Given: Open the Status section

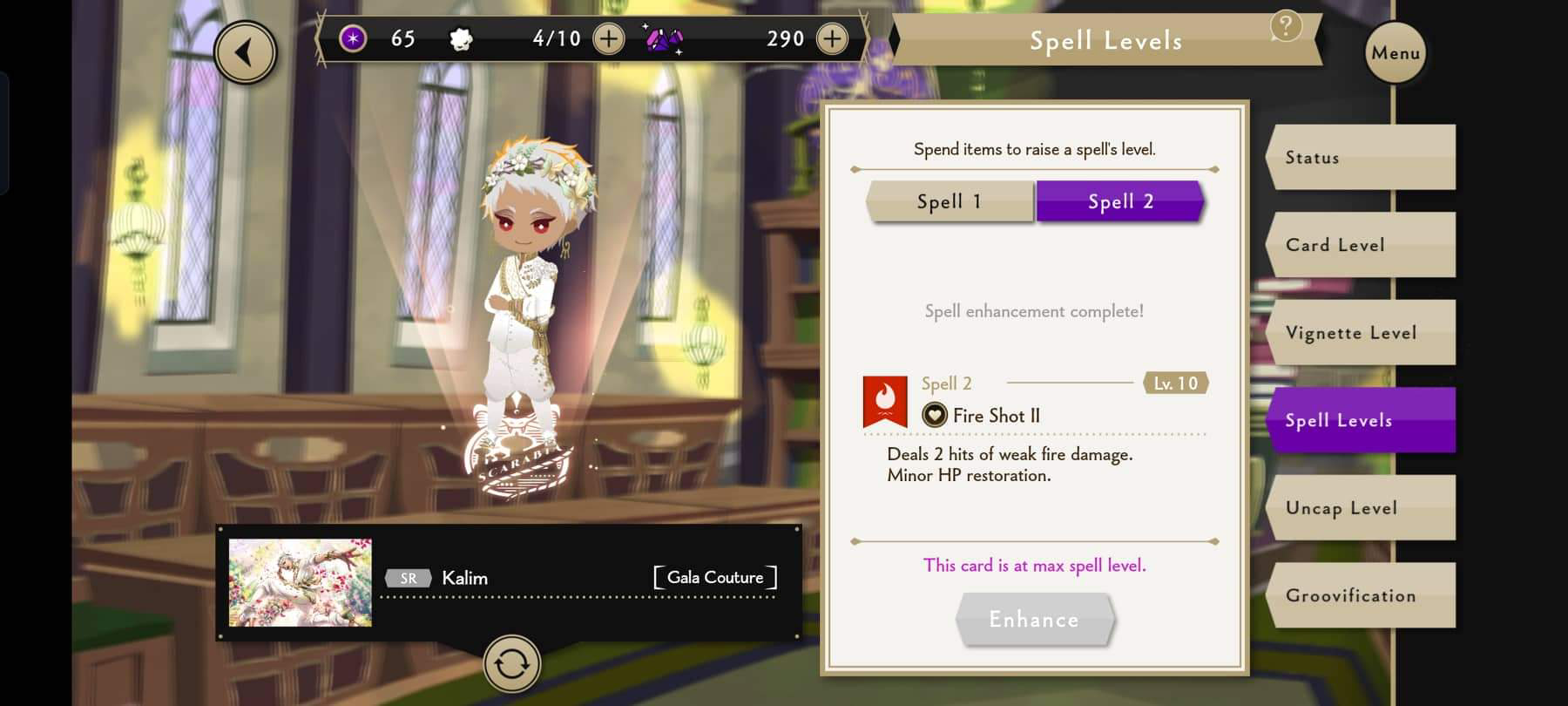Looking at the screenshot, I should [1361, 158].
